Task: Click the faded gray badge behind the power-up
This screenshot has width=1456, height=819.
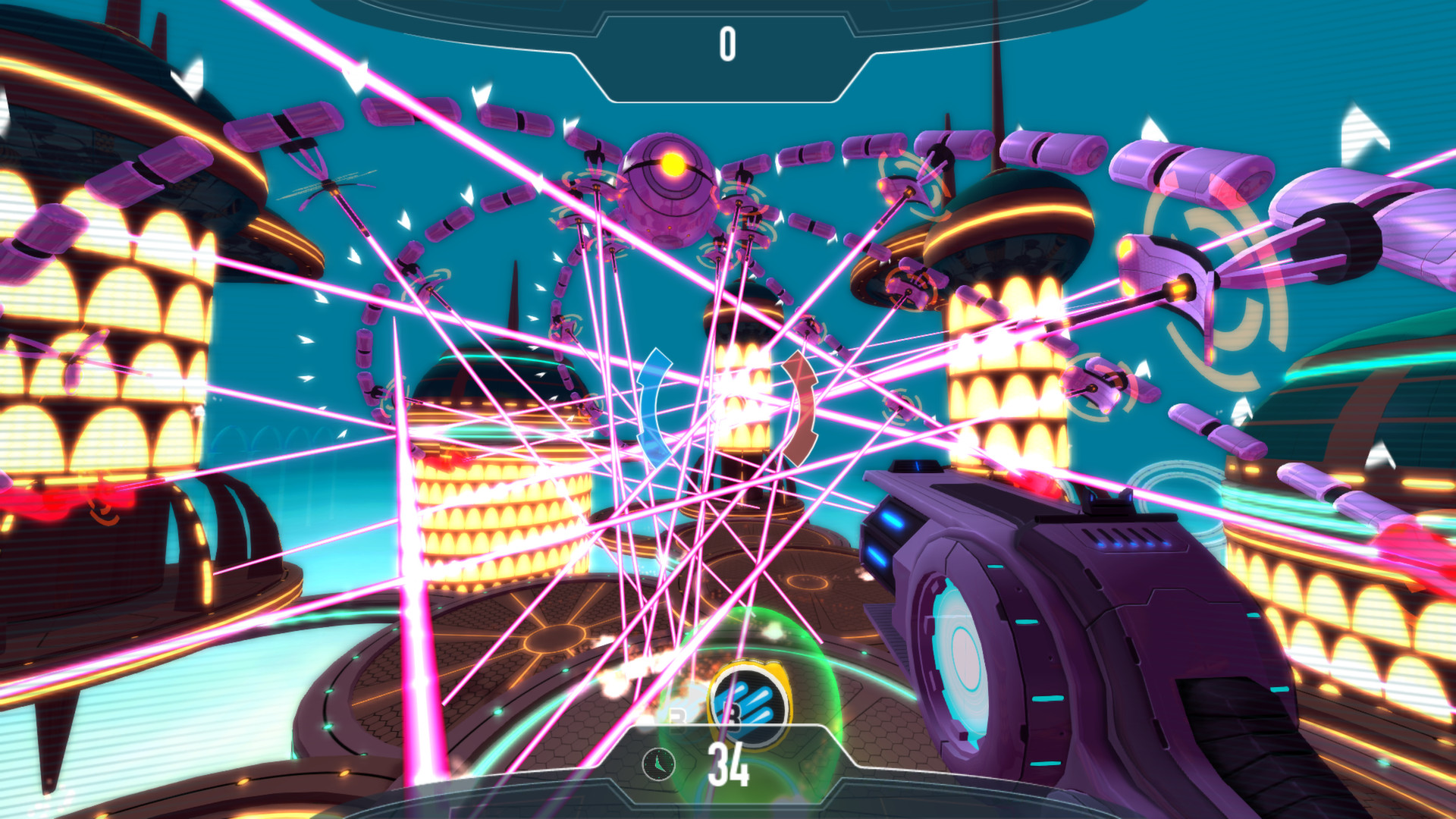Action: point(677,717)
